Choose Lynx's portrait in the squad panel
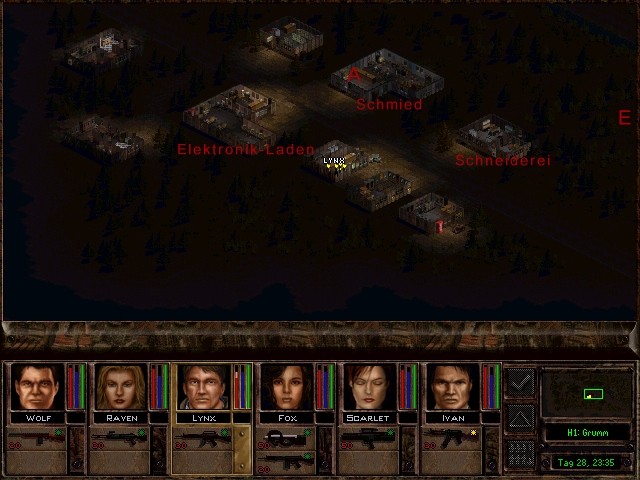Viewport: 640px width, 480px height. (x=203, y=386)
